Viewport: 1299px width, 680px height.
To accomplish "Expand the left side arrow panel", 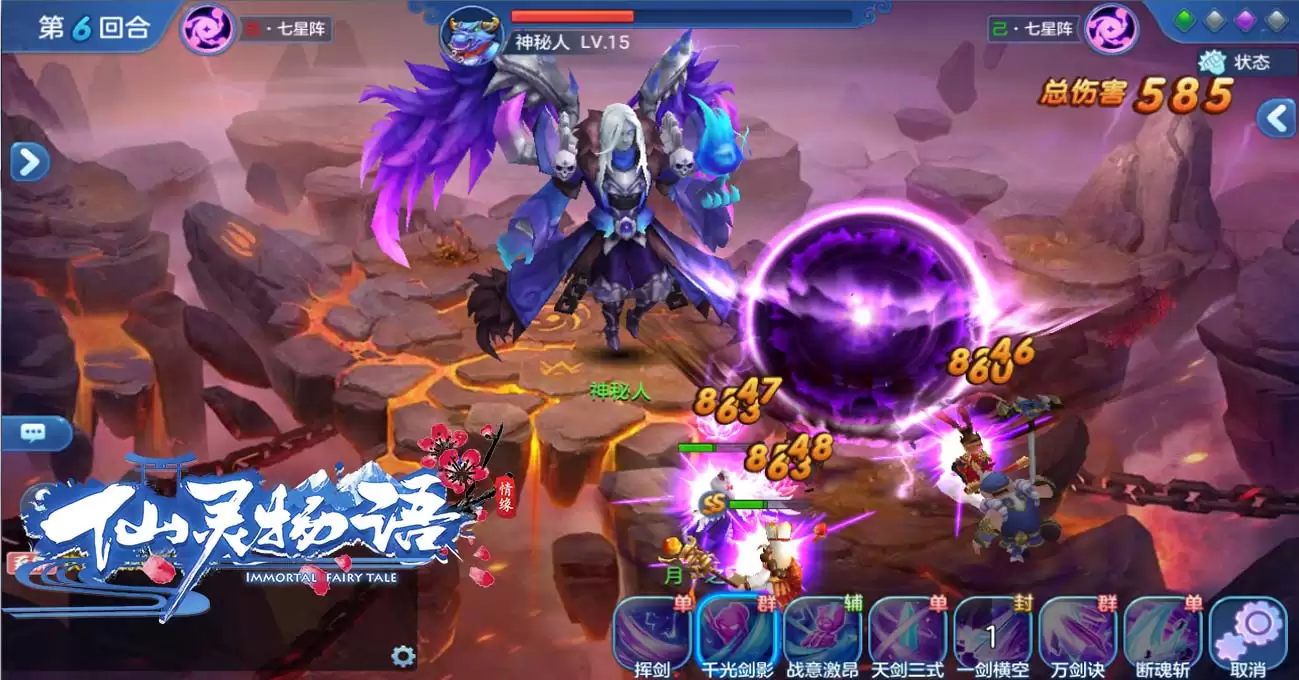I will (29, 161).
